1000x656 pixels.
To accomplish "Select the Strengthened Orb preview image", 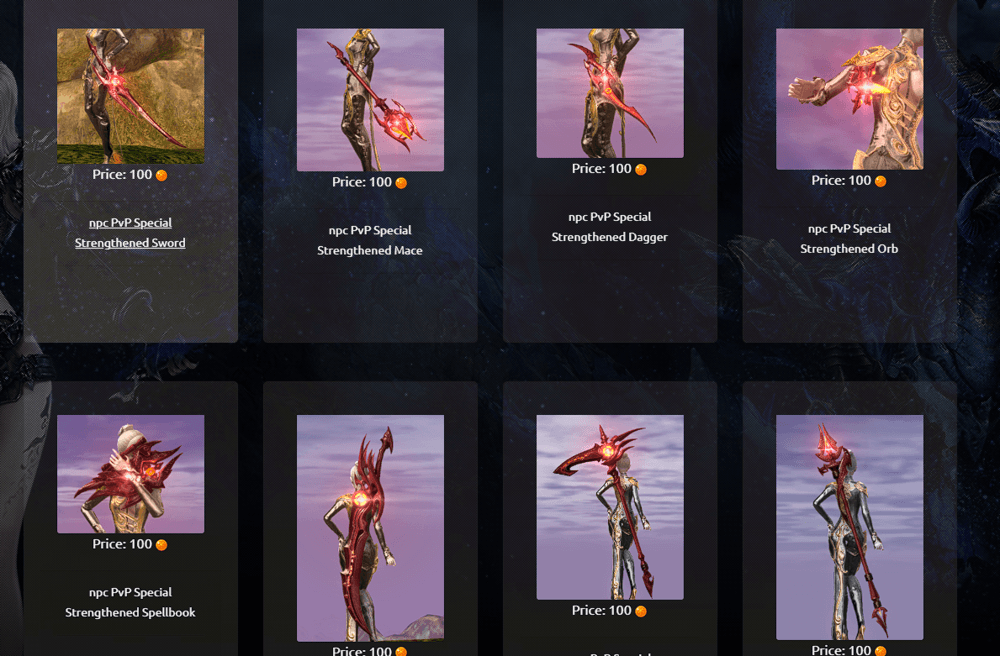I will 849,99.
